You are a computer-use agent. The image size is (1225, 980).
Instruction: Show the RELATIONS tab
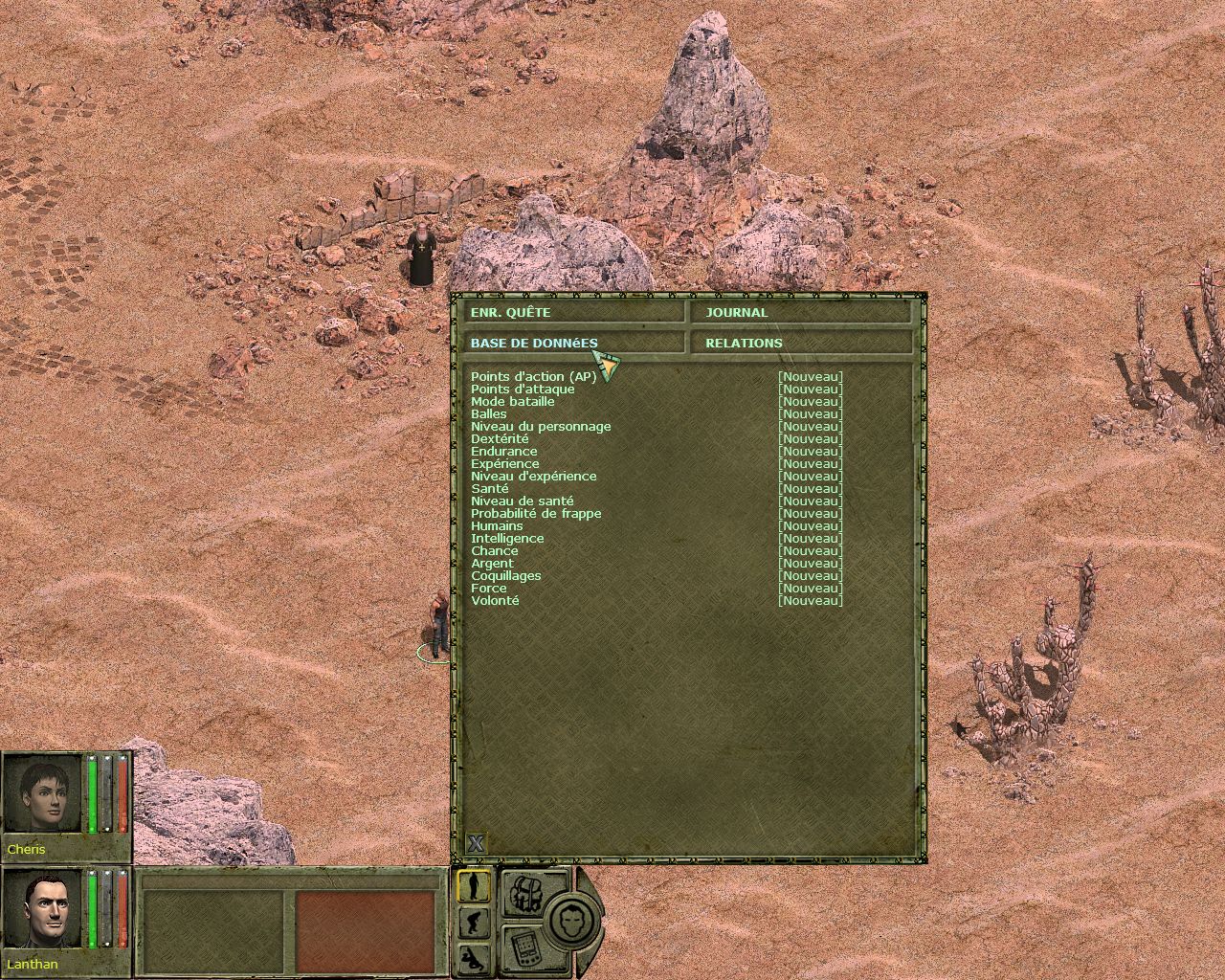click(x=802, y=343)
